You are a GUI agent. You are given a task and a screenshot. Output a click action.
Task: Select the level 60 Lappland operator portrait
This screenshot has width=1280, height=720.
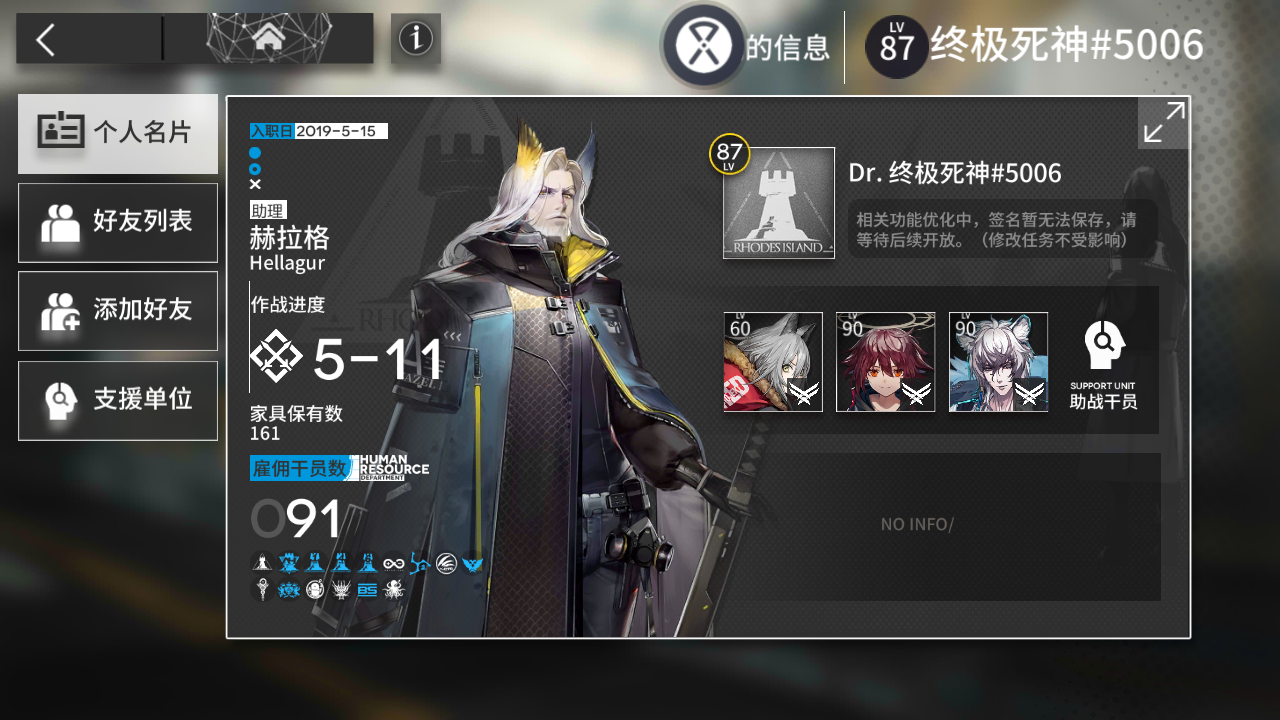coord(773,360)
